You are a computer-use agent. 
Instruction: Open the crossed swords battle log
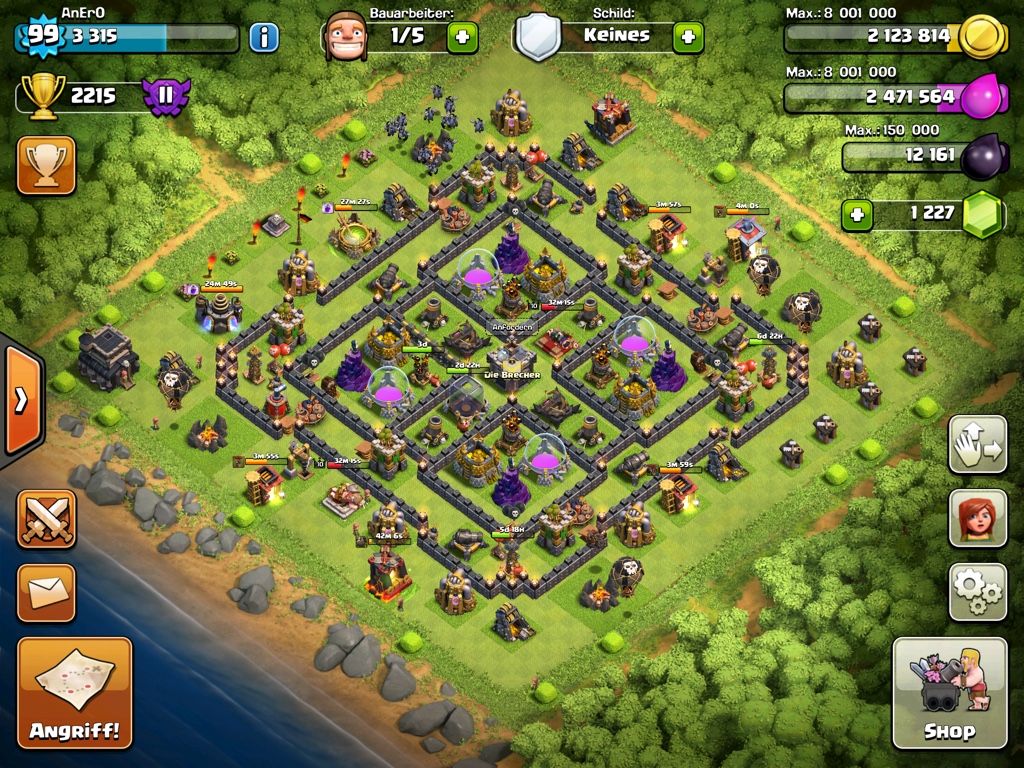(x=46, y=519)
